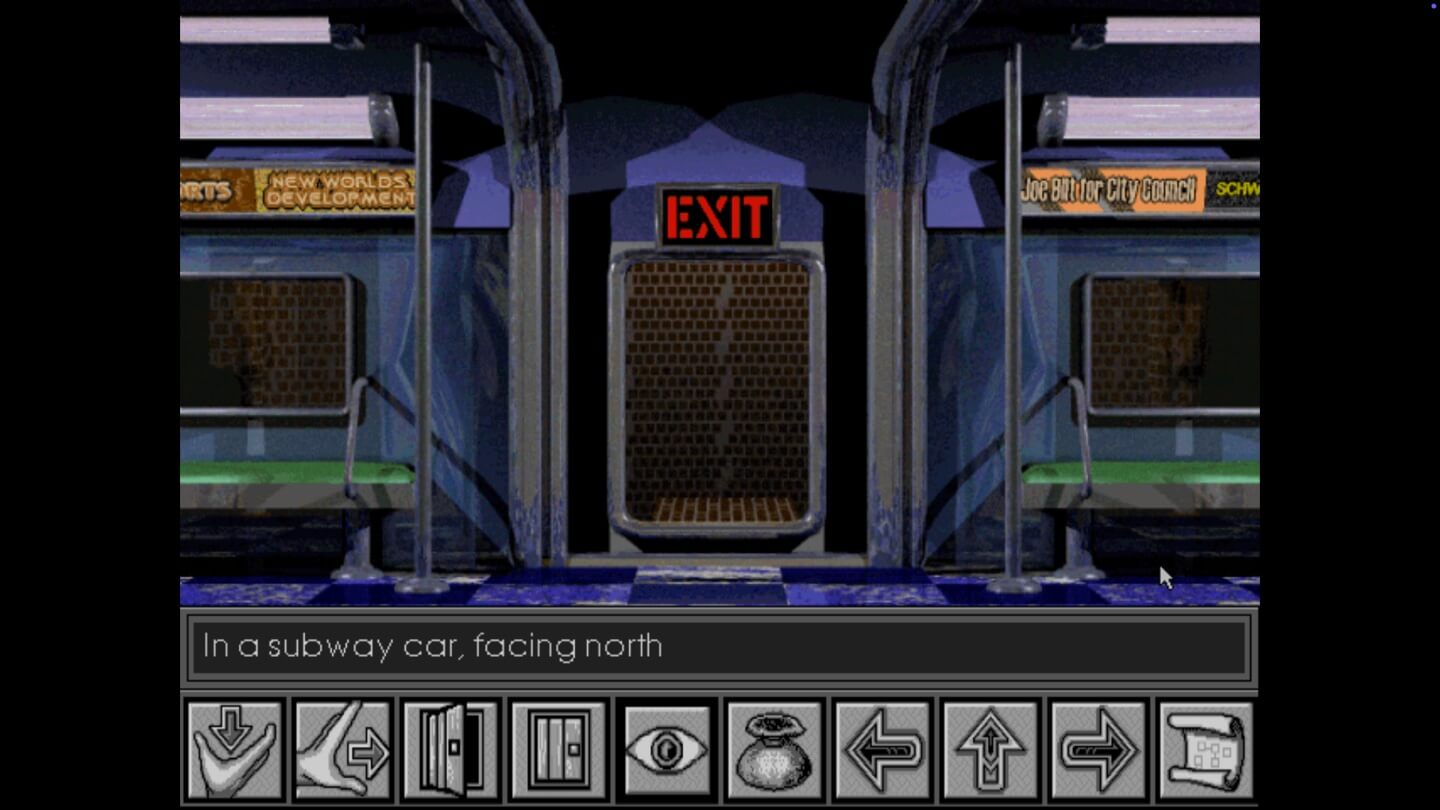Click the red EXIT sign
1440x810 pixels.
(x=716, y=213)
